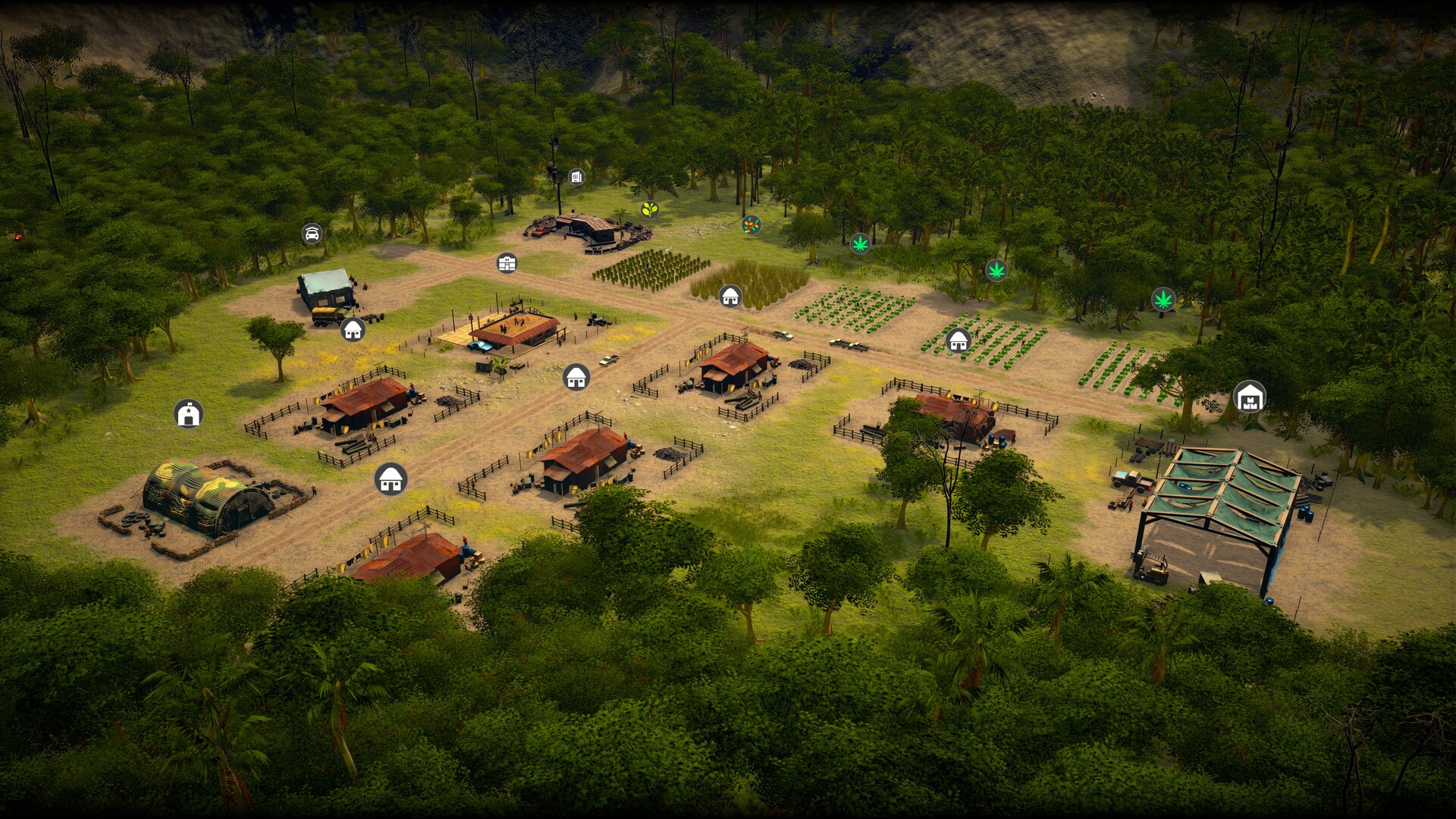The width and height of the screenshot is (1456, 819).
Task: Select the car garage map marker
Action: 312,234
